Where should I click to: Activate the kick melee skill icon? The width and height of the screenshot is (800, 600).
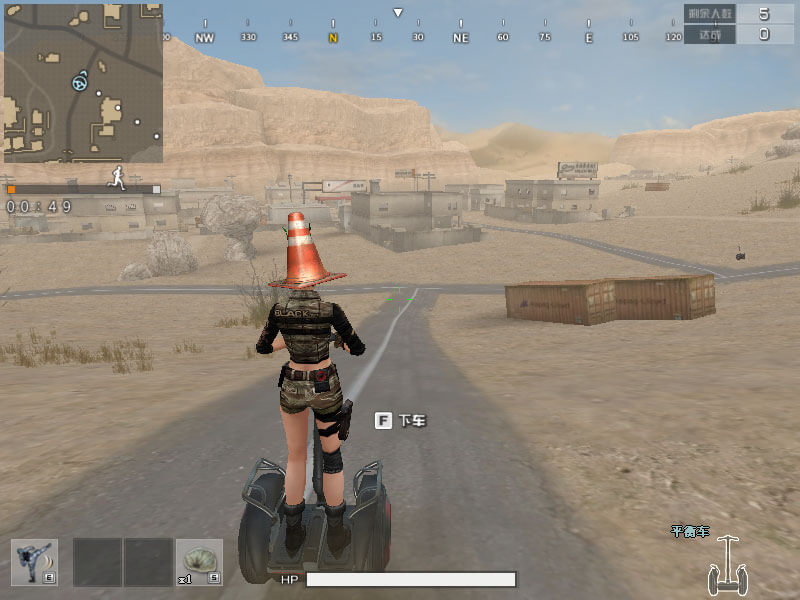pyautogui.click(x=34, y=562)
